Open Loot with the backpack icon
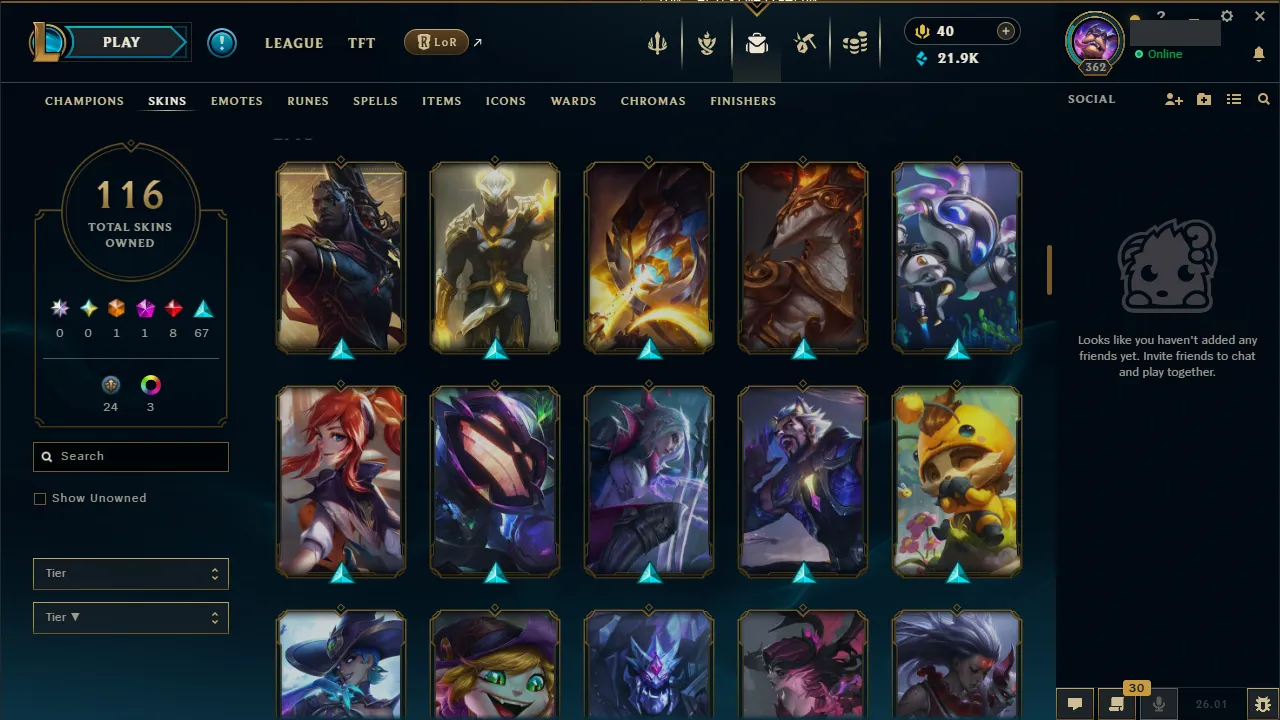This screenshot has height=720, width=1280. [x=756, y=42]
